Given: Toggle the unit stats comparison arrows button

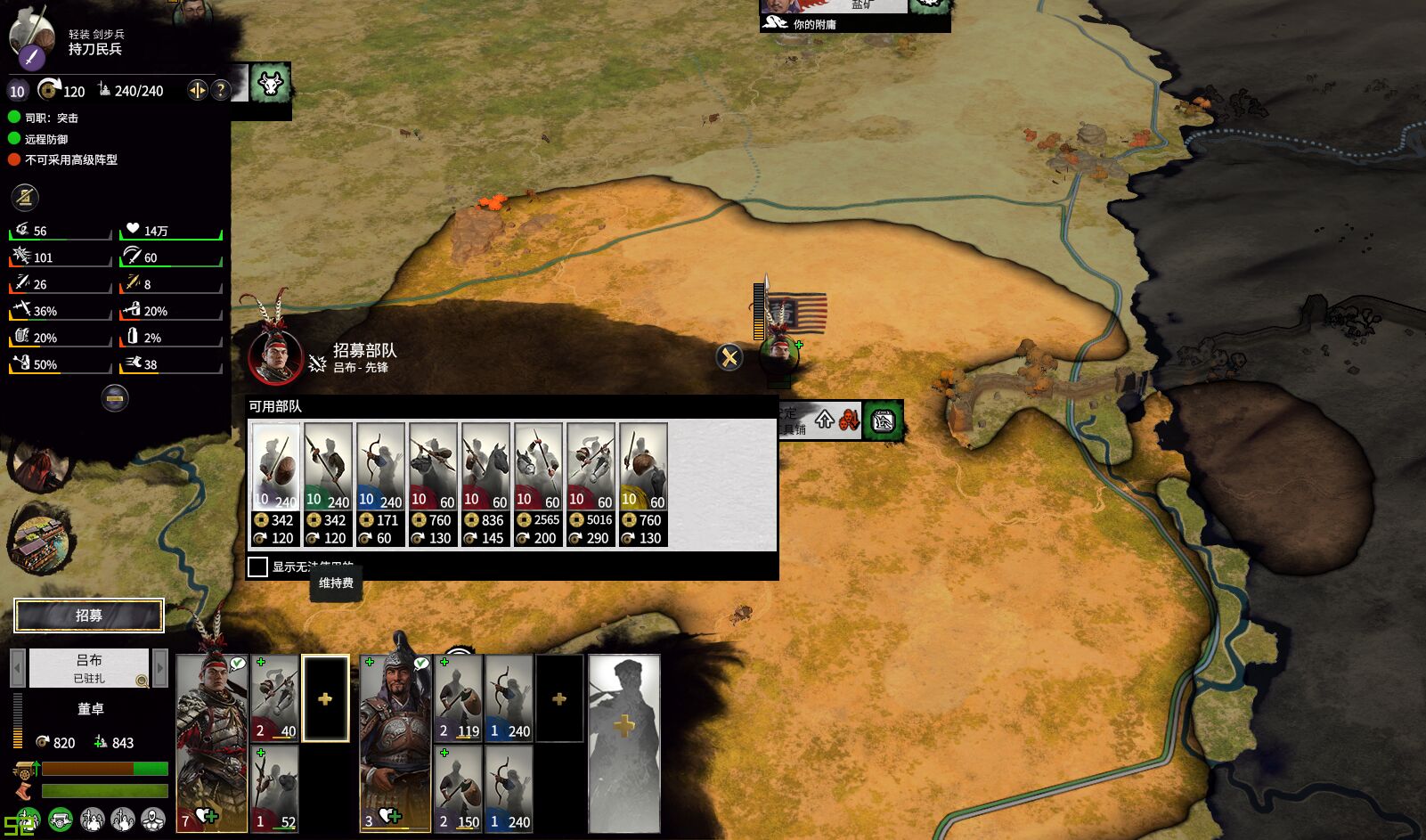Looking at the screenshot, I should 197,90.
